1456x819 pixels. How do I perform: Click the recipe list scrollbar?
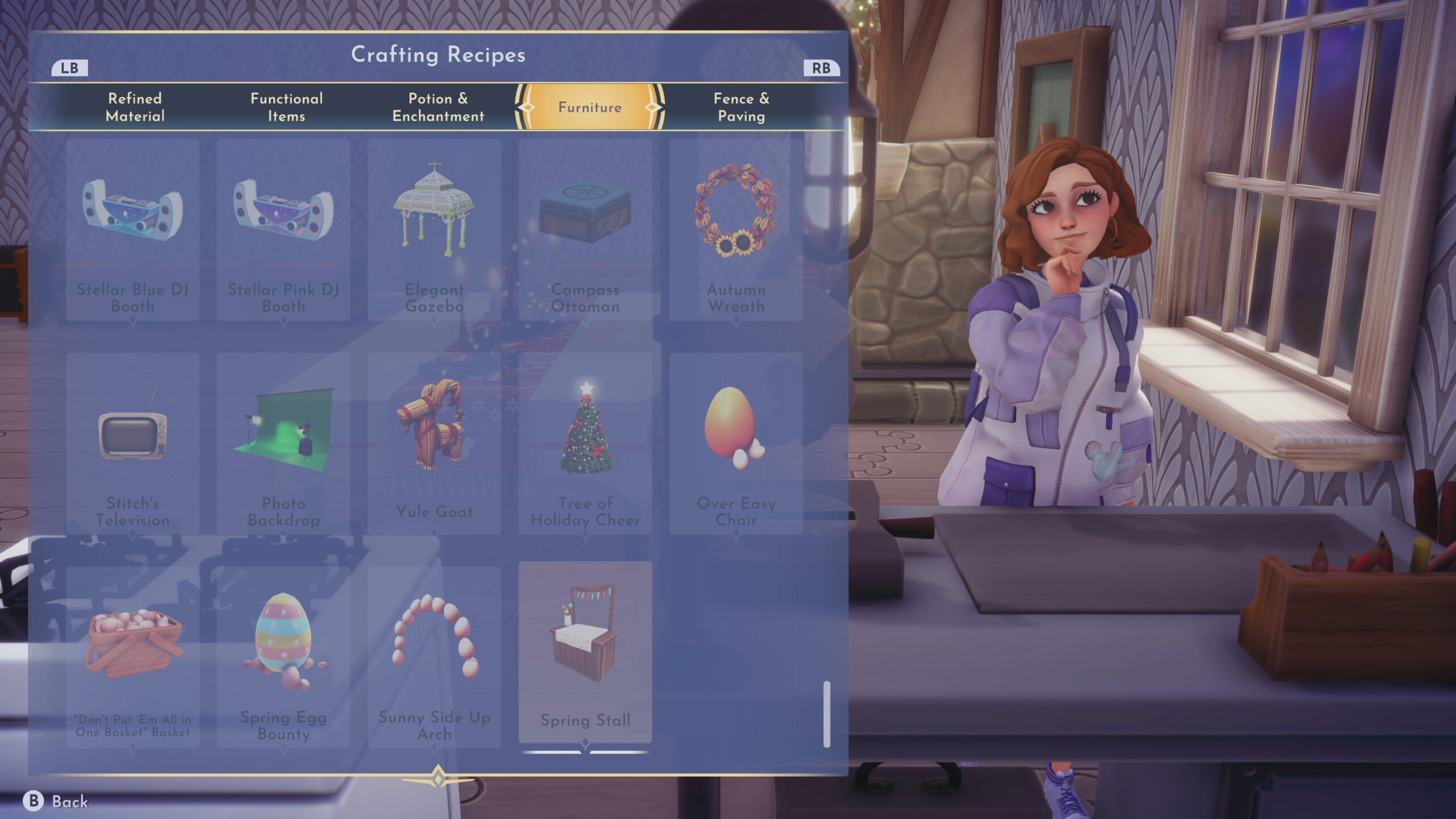(x=826, y=714)
